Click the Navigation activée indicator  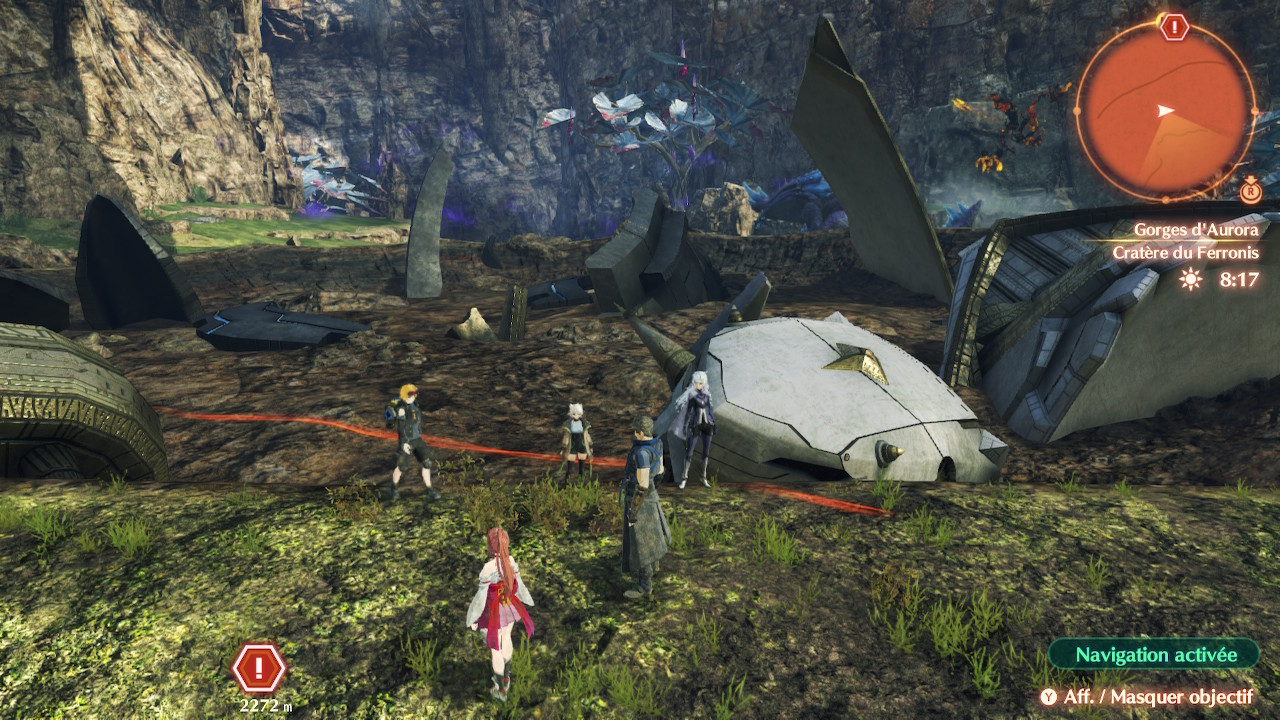coord(1155,655)
